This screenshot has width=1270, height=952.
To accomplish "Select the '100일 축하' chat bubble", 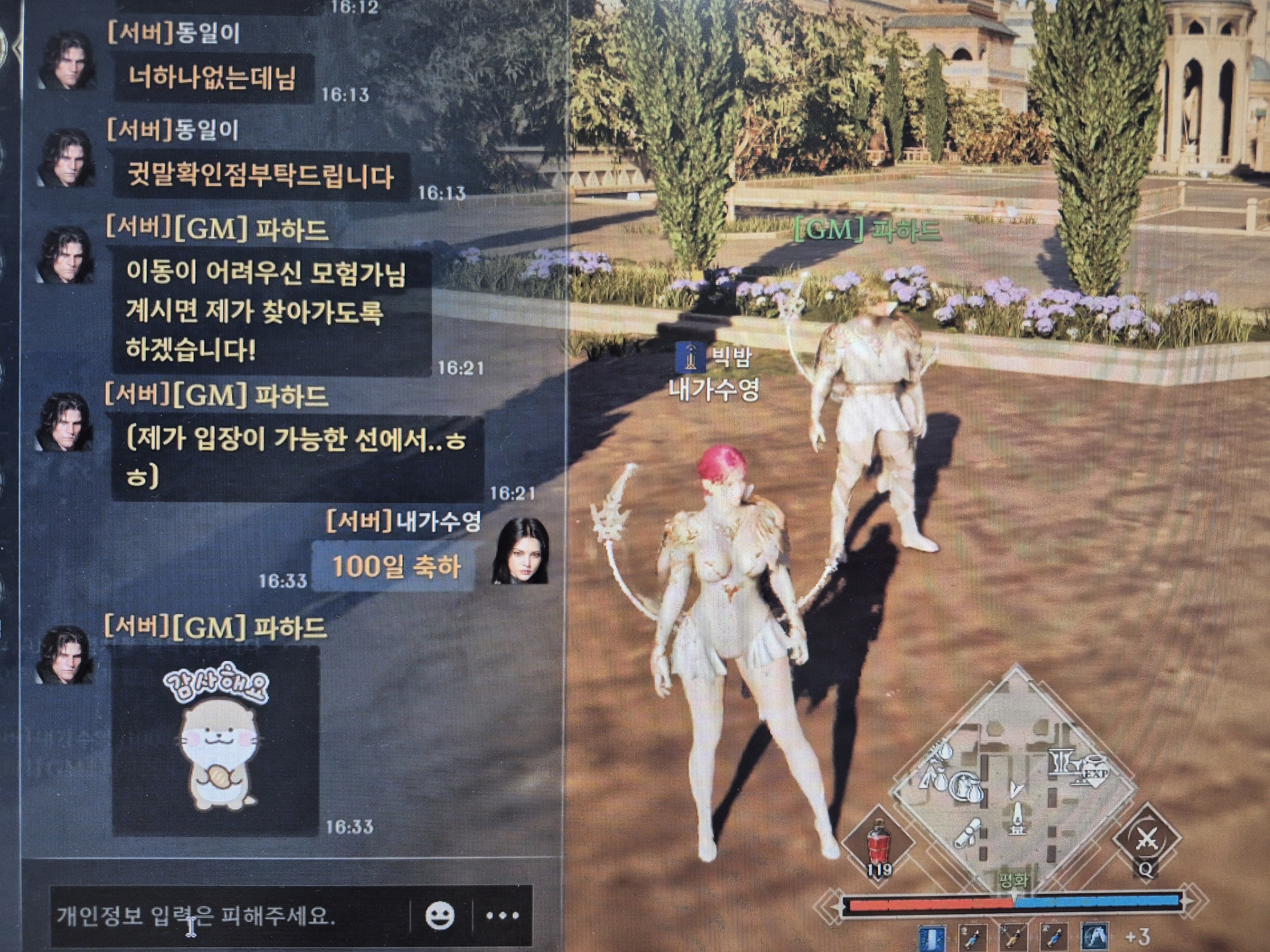I will point(395,567).
